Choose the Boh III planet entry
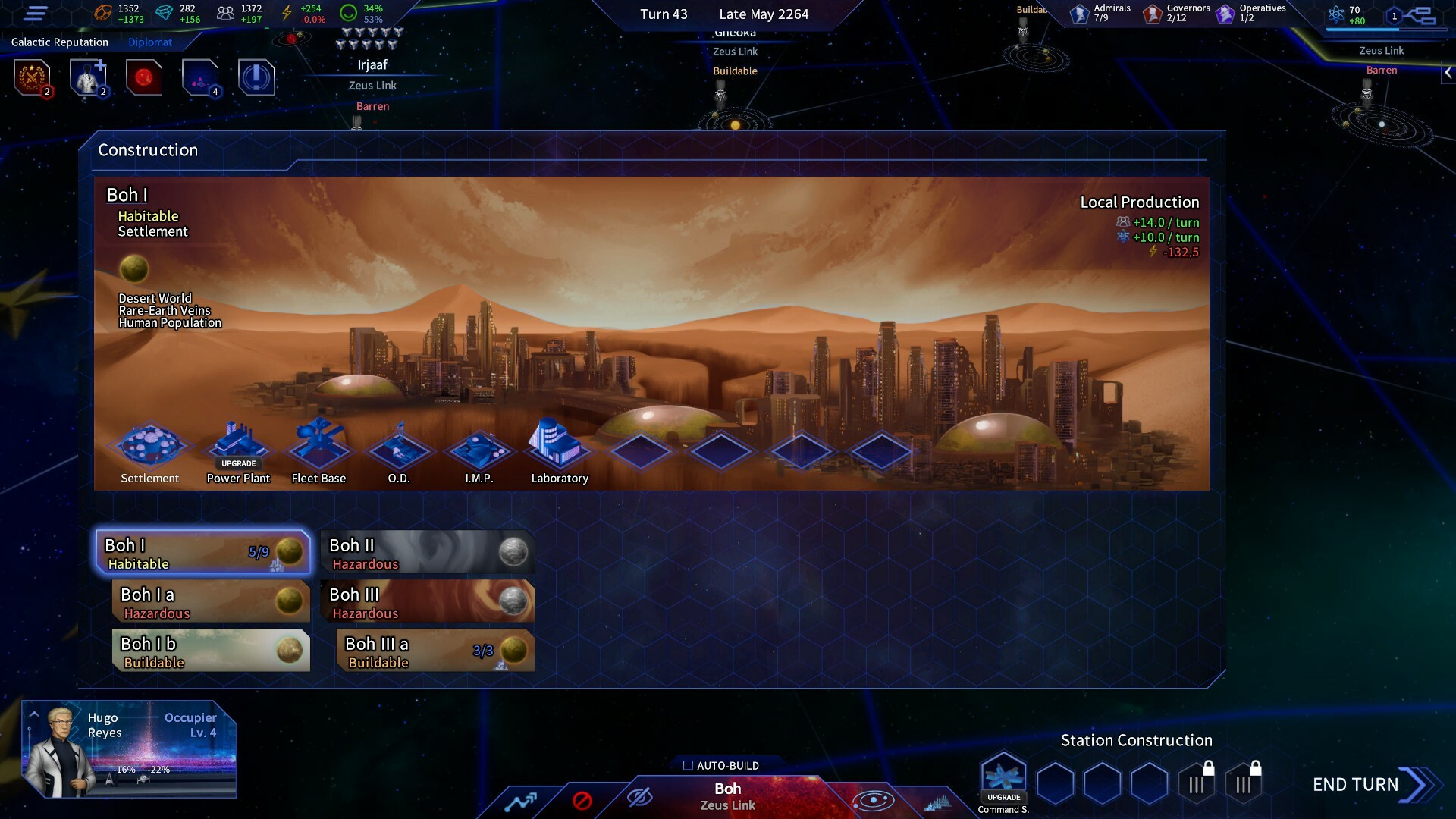 428,602
